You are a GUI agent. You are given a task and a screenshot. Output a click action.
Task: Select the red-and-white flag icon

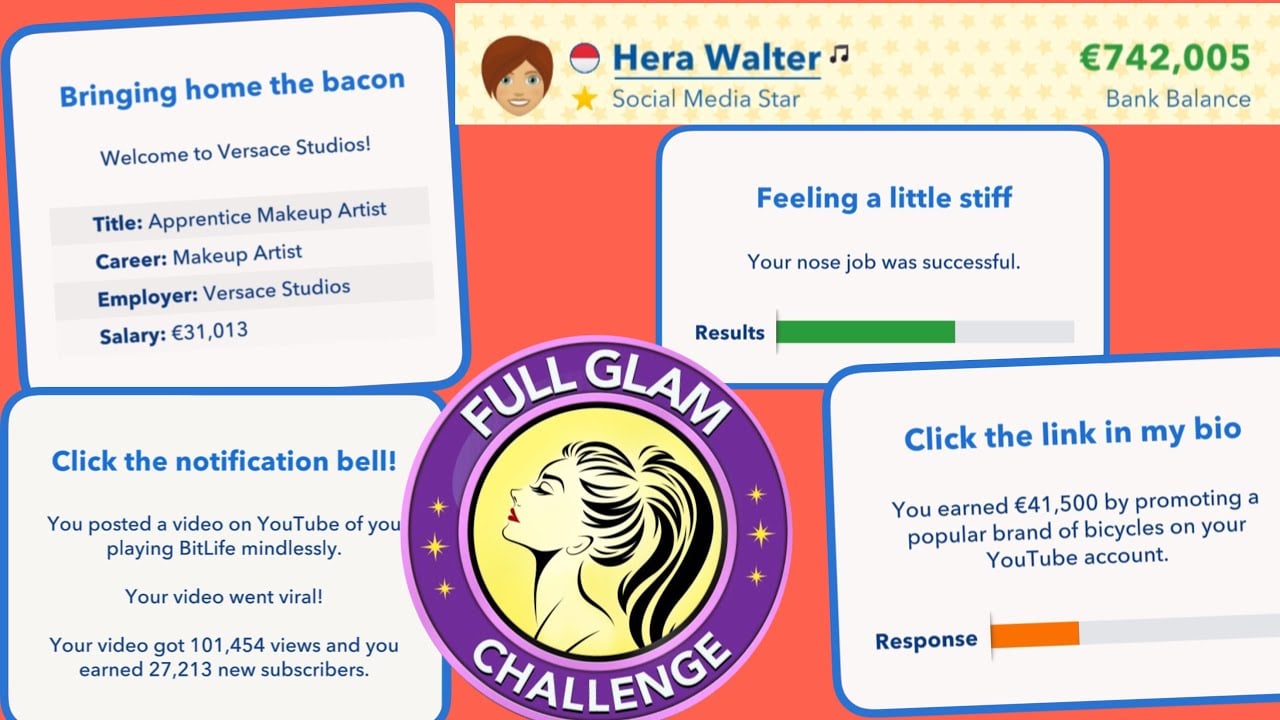click(x=584, y=57)
